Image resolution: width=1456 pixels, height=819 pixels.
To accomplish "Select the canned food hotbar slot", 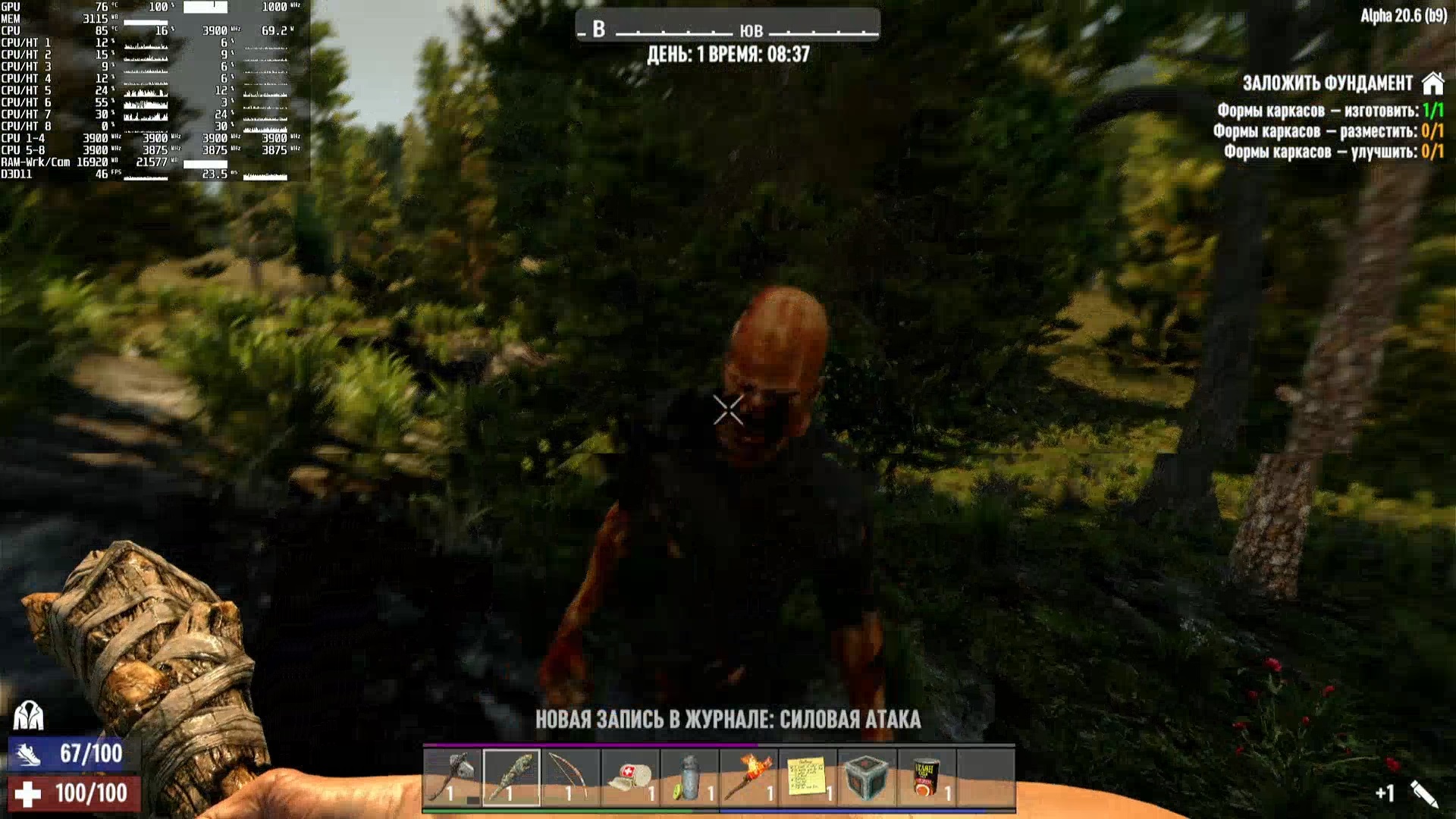I will tap(926, 777).
